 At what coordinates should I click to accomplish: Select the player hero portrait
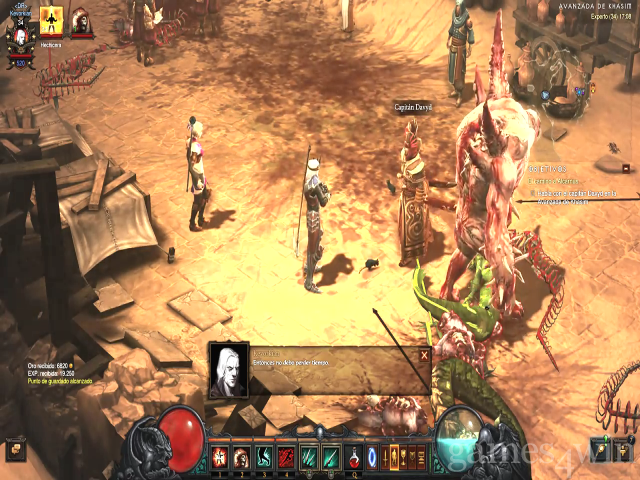[20, 38]
